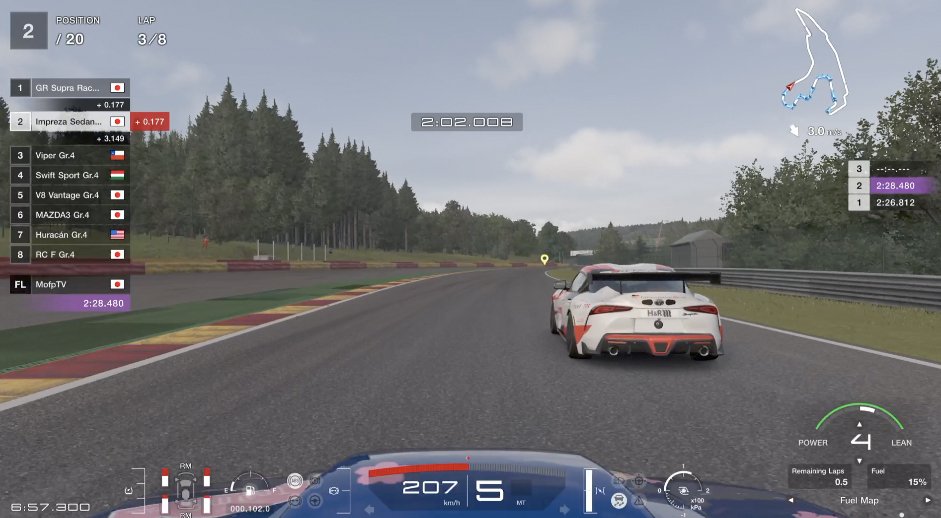Select the RC F Gr.4 row
Viewport: 941px width, 518px height.
(x=68, y=254)
